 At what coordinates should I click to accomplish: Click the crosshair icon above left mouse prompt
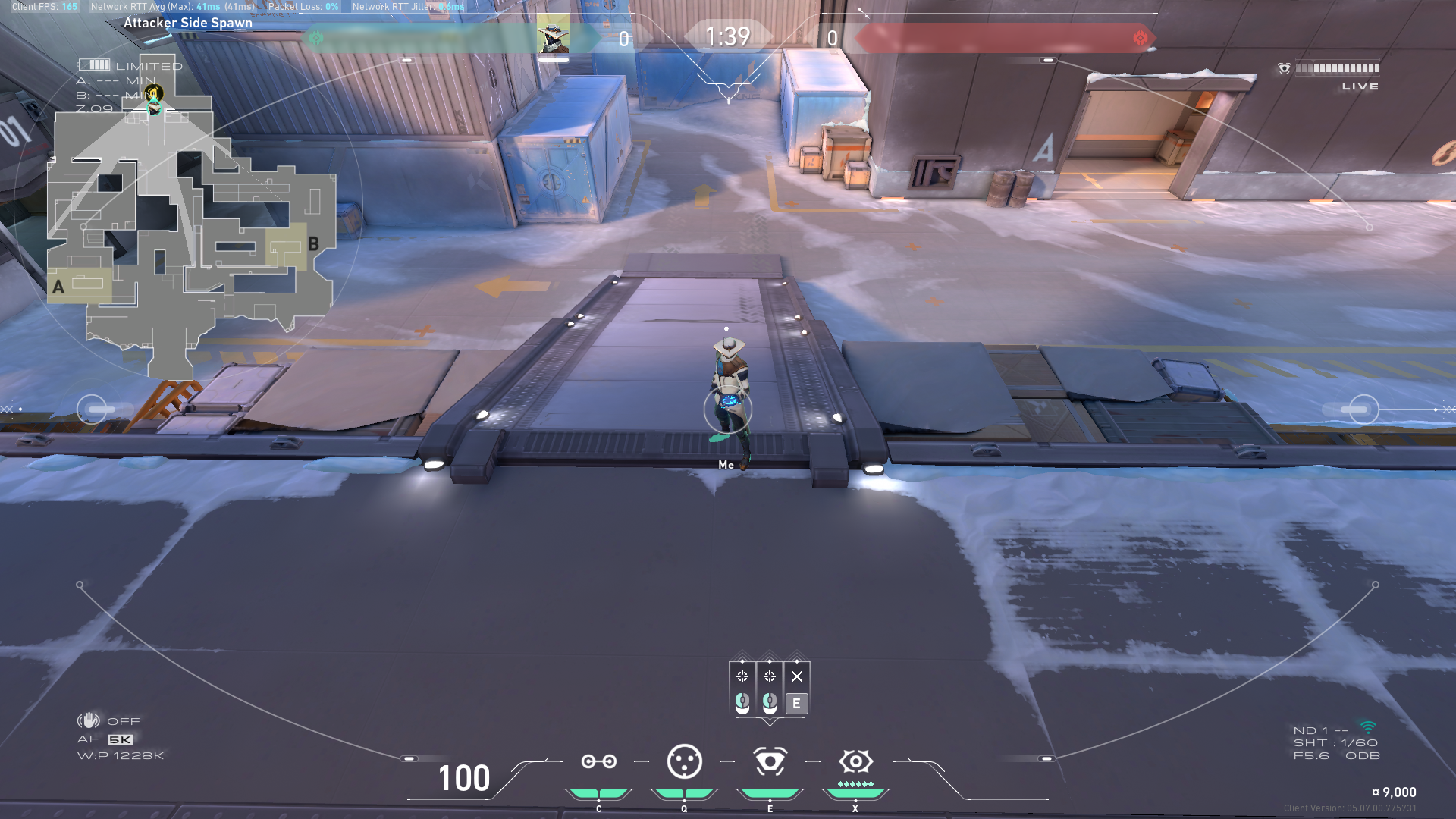pos(742,676)
